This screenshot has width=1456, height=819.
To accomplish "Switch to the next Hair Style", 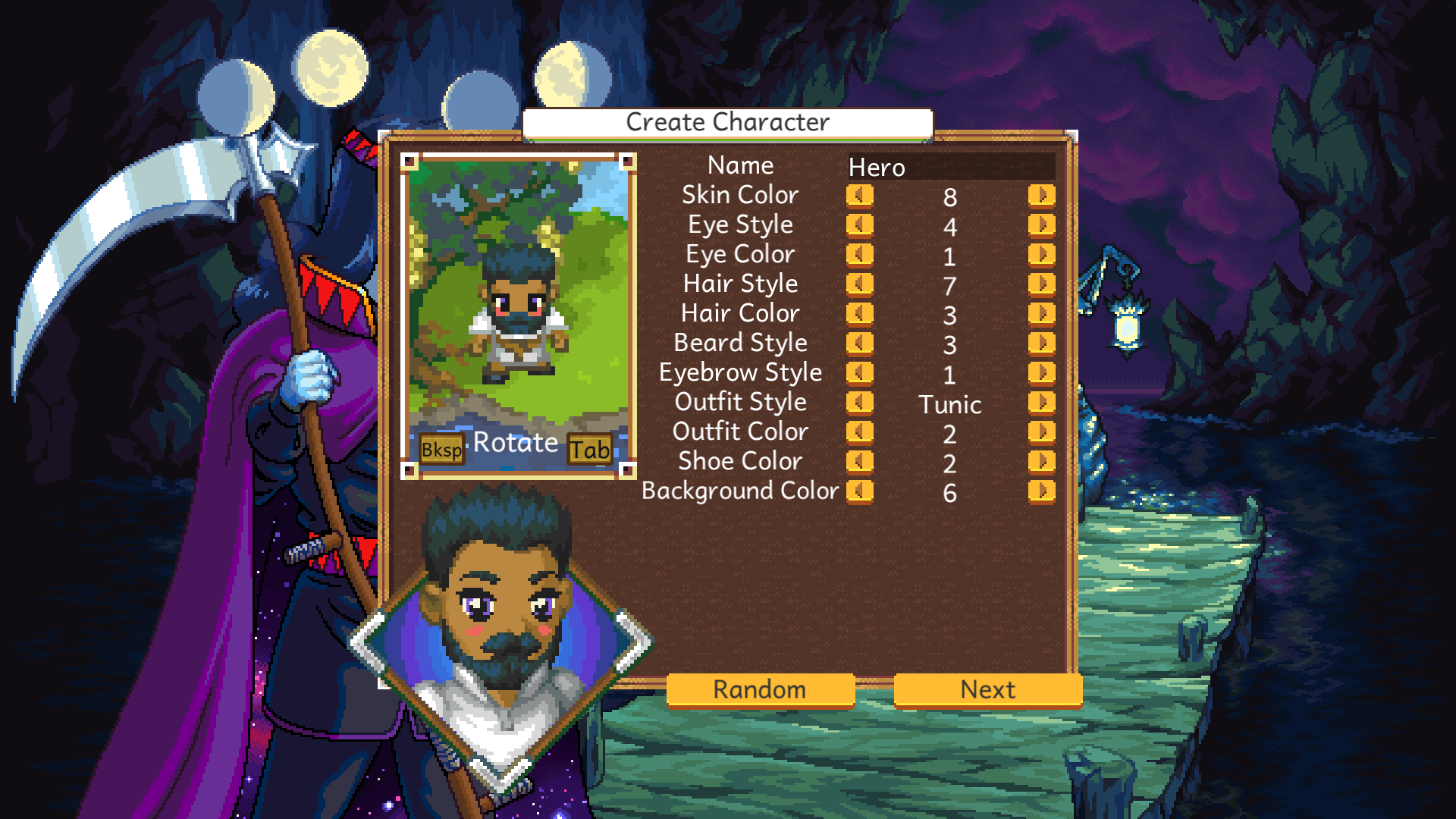I will tap(1041, 284).
